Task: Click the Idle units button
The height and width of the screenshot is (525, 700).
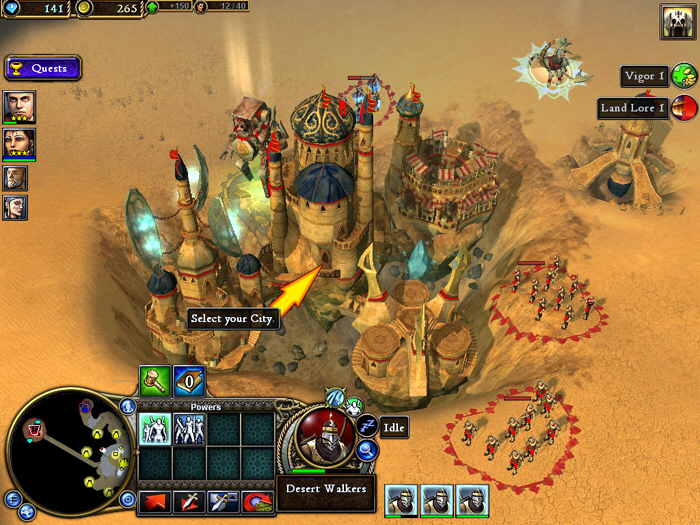Action: [368, 427]
